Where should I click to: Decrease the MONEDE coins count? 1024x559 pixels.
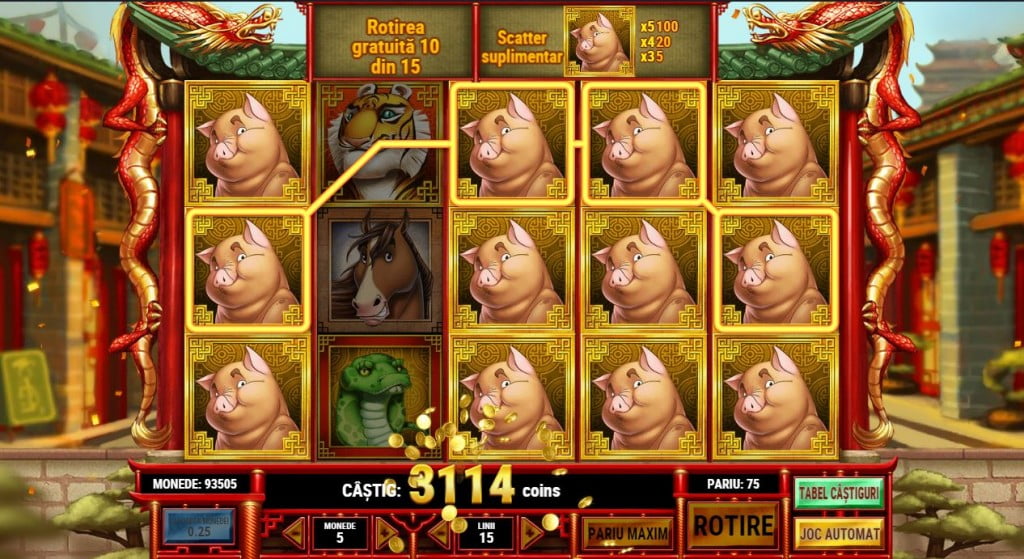294,532
